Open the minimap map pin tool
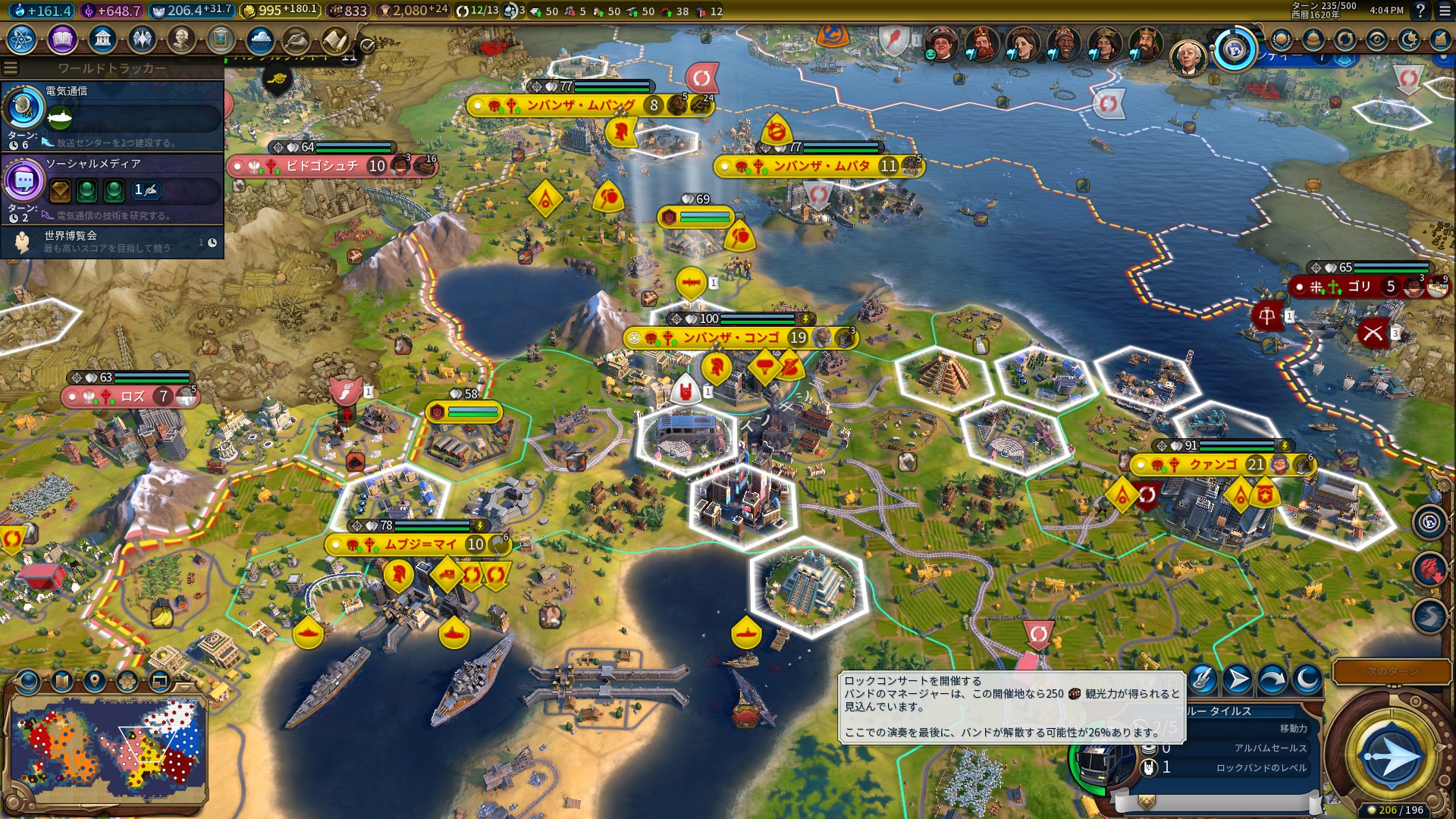This screenshot has height=819, width=1456. click(x=94, y=681)
